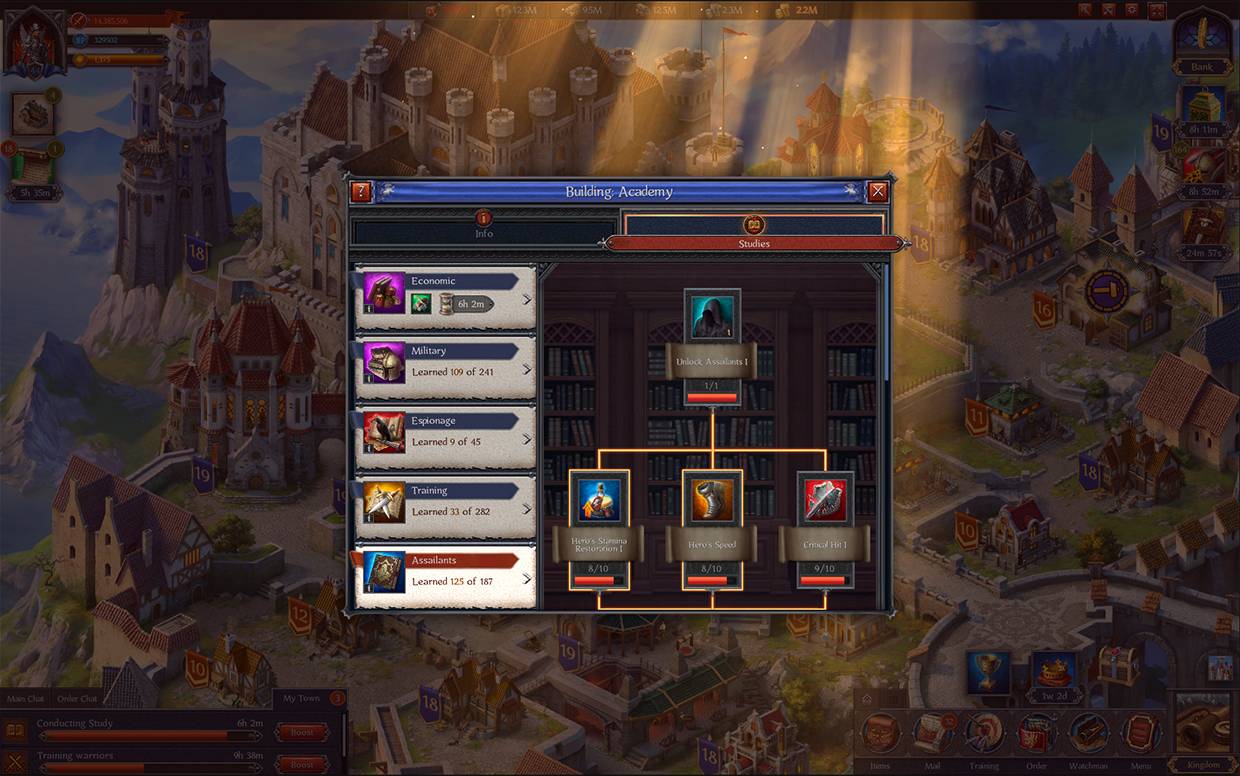The image size is (1240, 776).
Task: Select the Training studies category
Action: pos(445,506)
